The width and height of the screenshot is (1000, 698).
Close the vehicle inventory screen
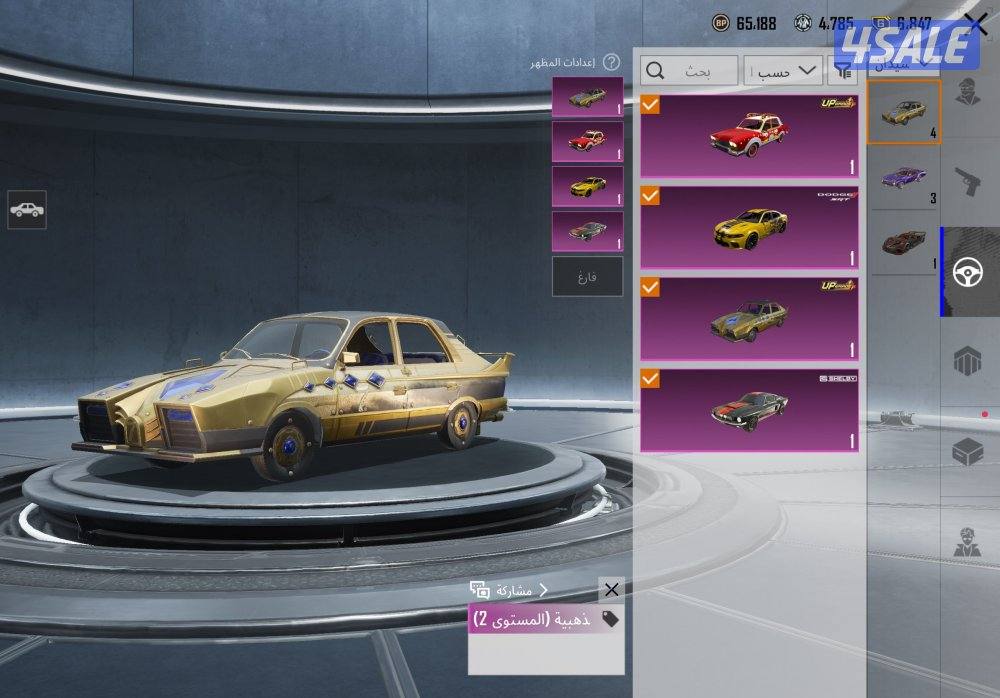pyautogui.click(x=975, y=24)
